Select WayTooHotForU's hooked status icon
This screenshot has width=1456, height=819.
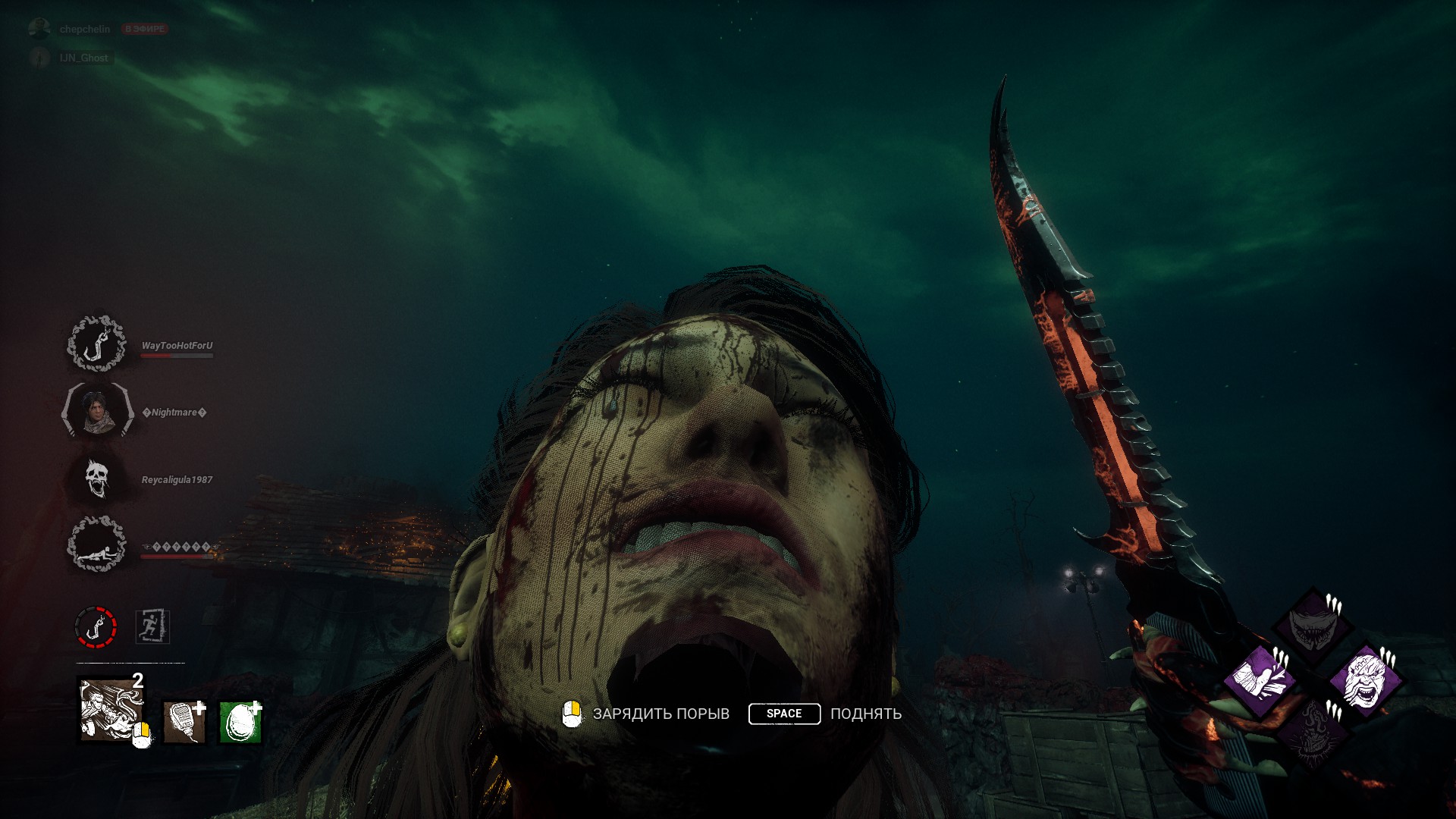pyautogui.click(x=96, y=345)
